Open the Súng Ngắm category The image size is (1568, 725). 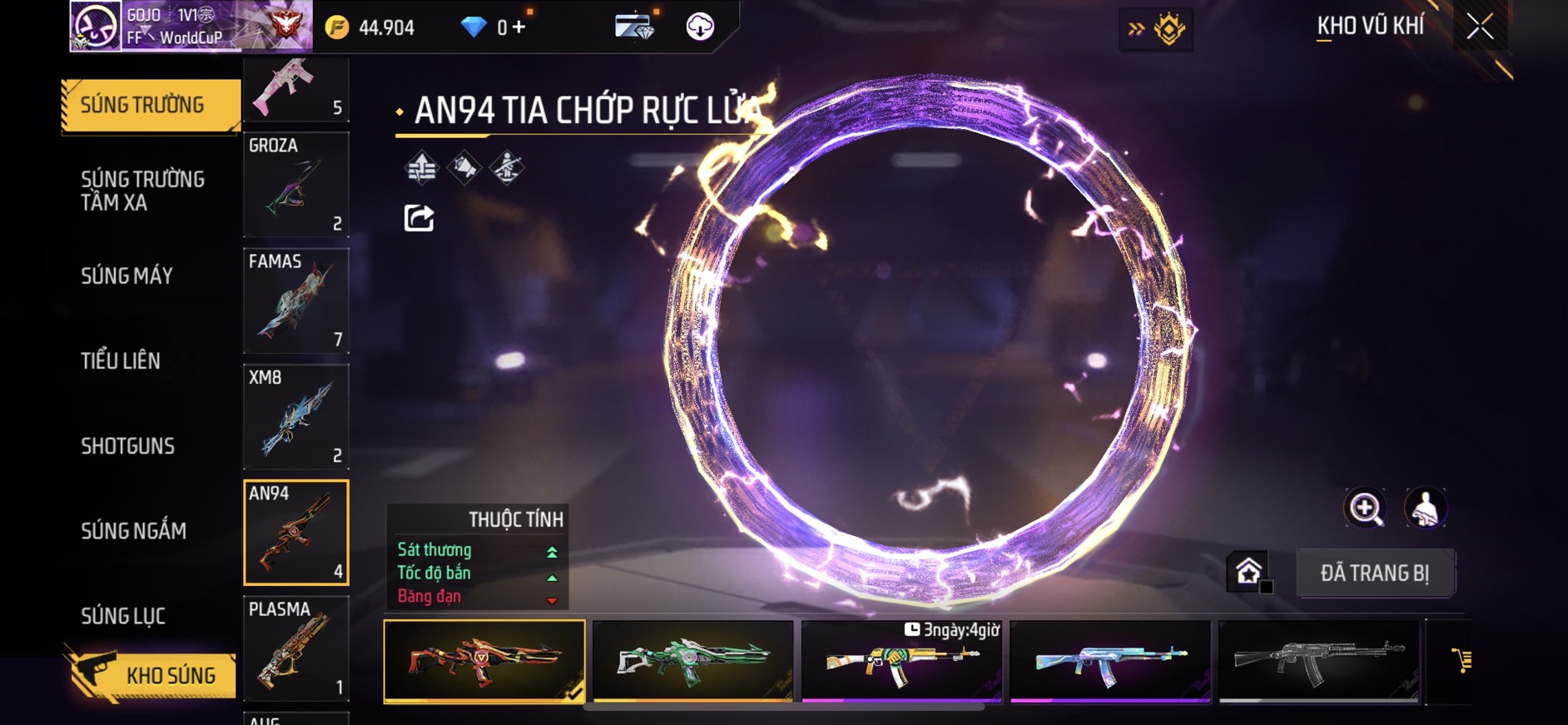point(133,531)
